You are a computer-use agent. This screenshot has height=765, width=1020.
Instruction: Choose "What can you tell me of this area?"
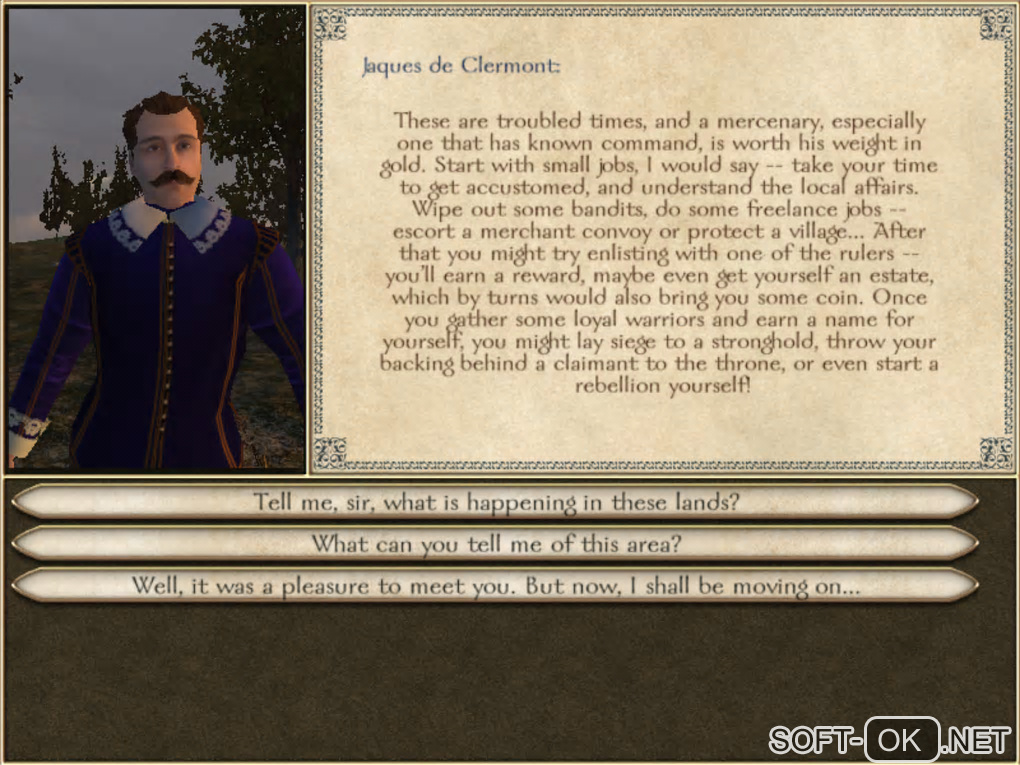click(x=496, y=544)
